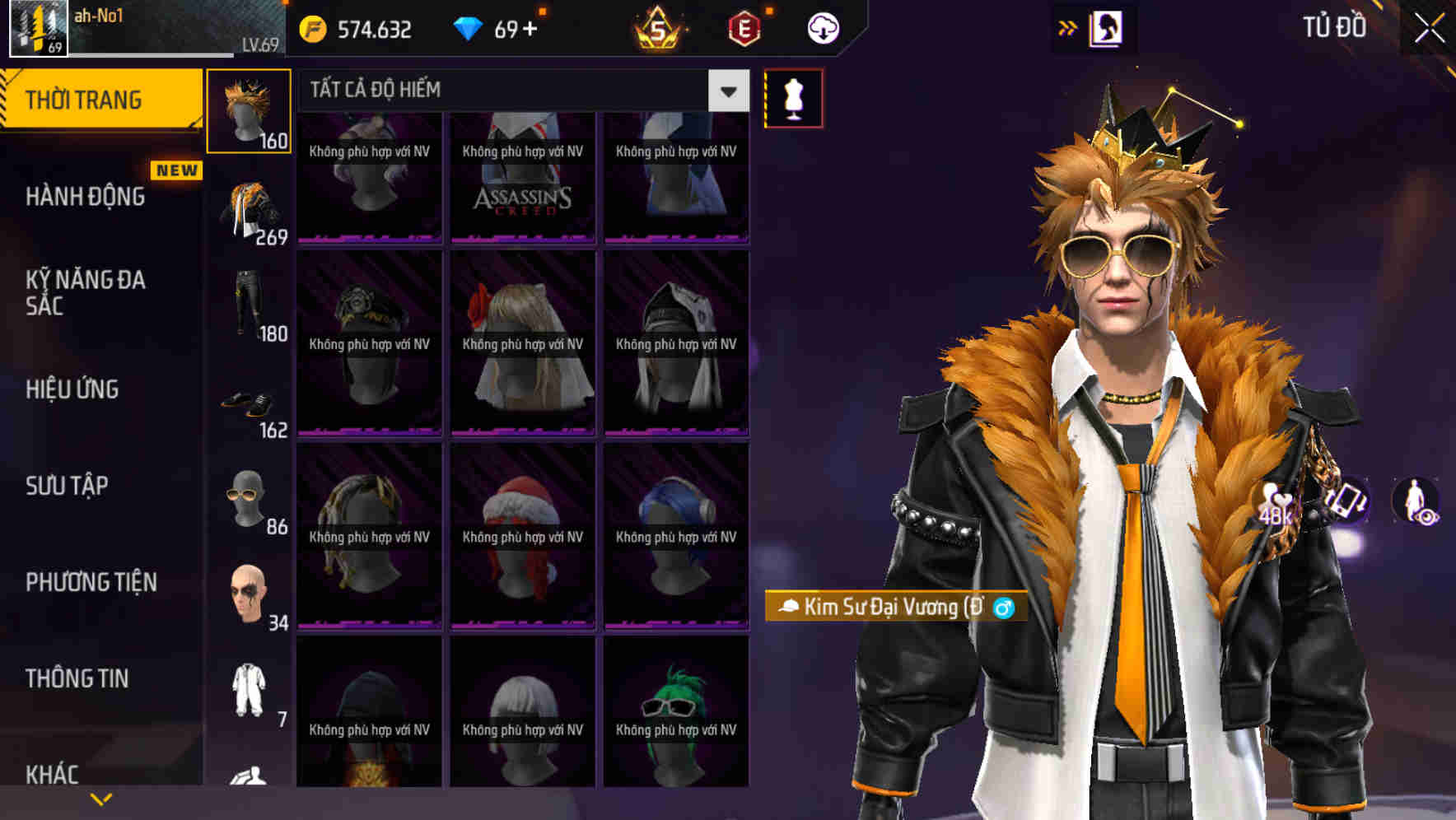Click the mannequin preview icon beside the filter
This screenshot has height=820, width=1456.
coord(793,97)
